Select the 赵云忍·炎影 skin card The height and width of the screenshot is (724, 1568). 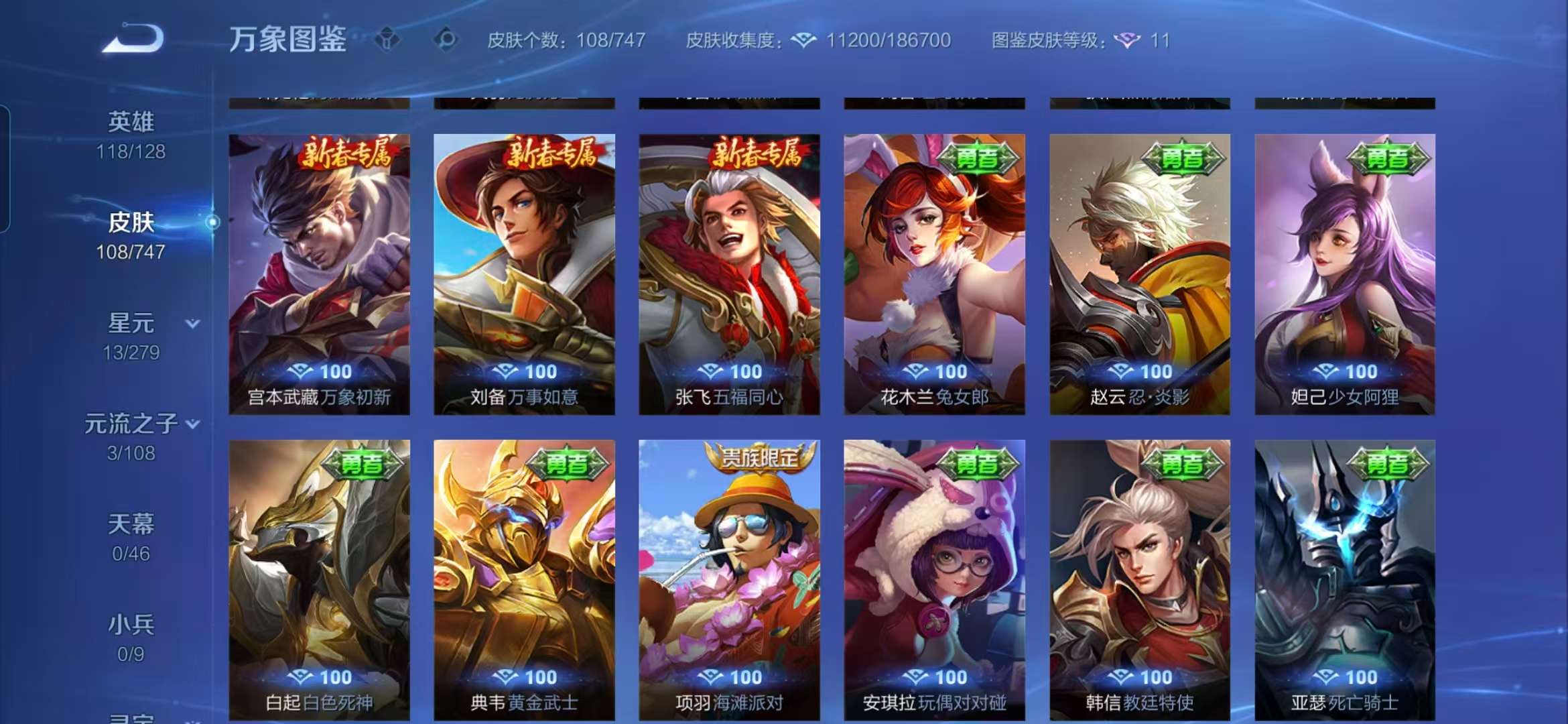pos(1139,268)
